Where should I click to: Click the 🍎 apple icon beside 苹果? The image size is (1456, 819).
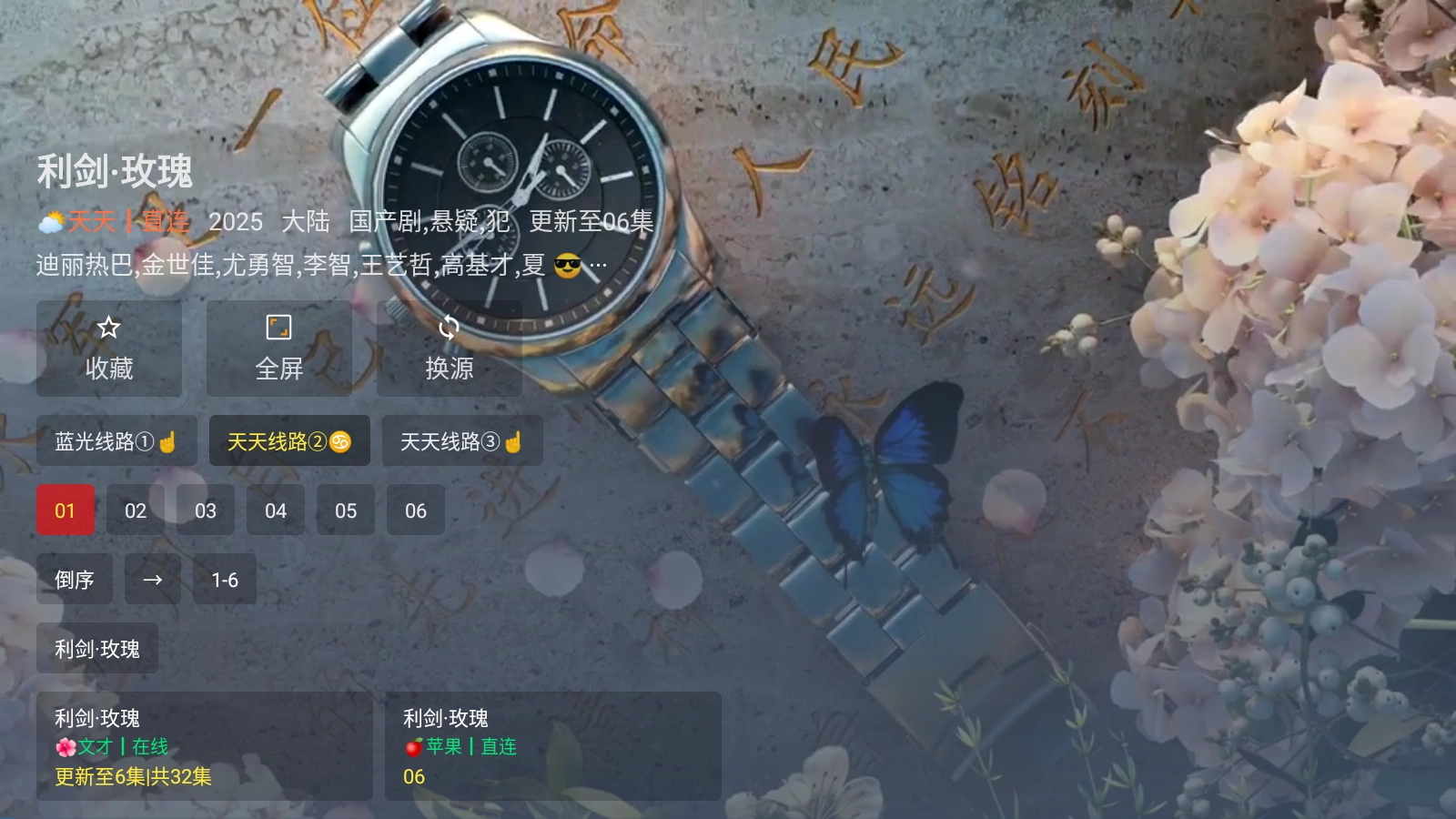click(415, 747)
